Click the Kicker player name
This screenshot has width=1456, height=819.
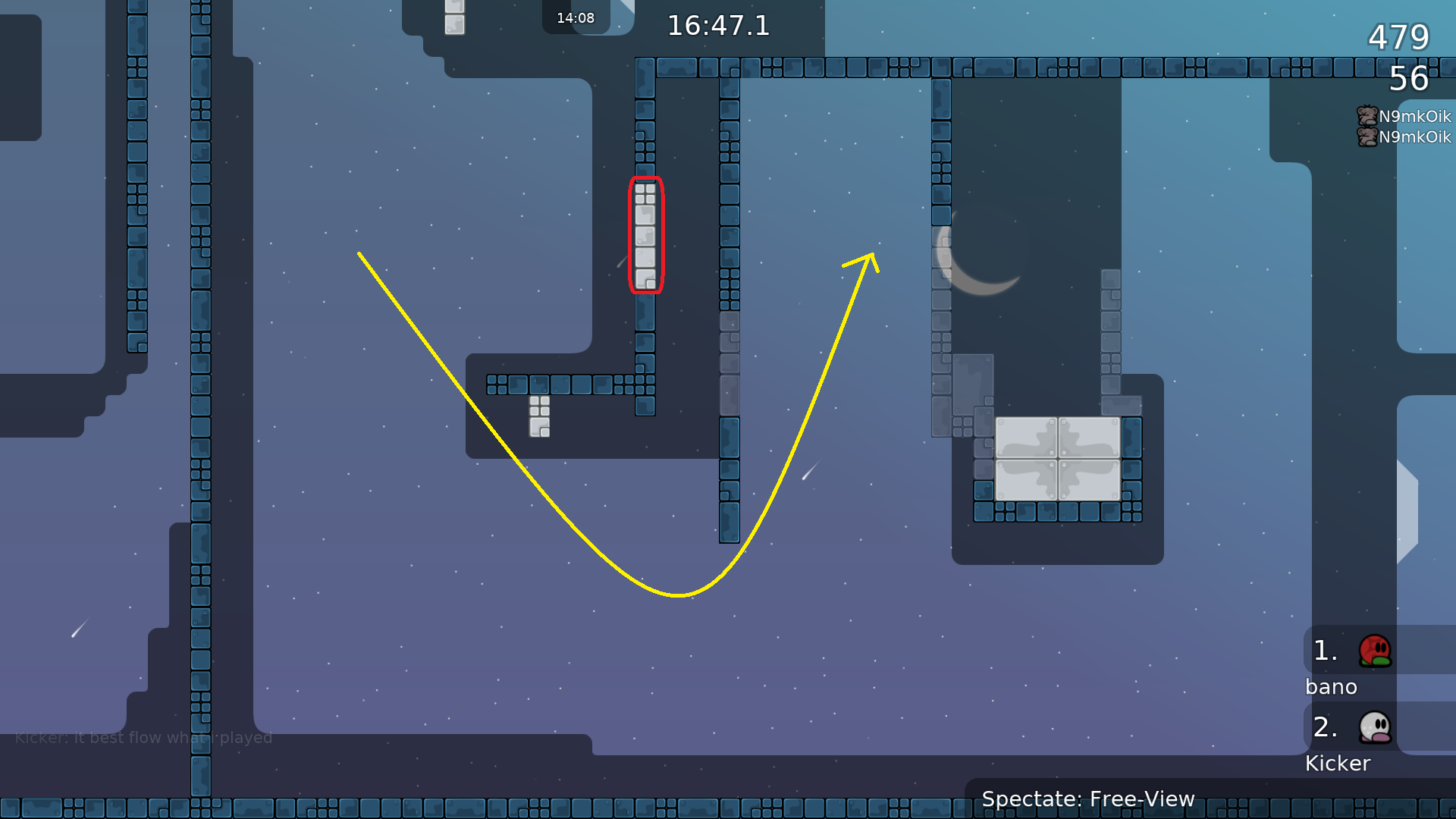coord(1338,764)
